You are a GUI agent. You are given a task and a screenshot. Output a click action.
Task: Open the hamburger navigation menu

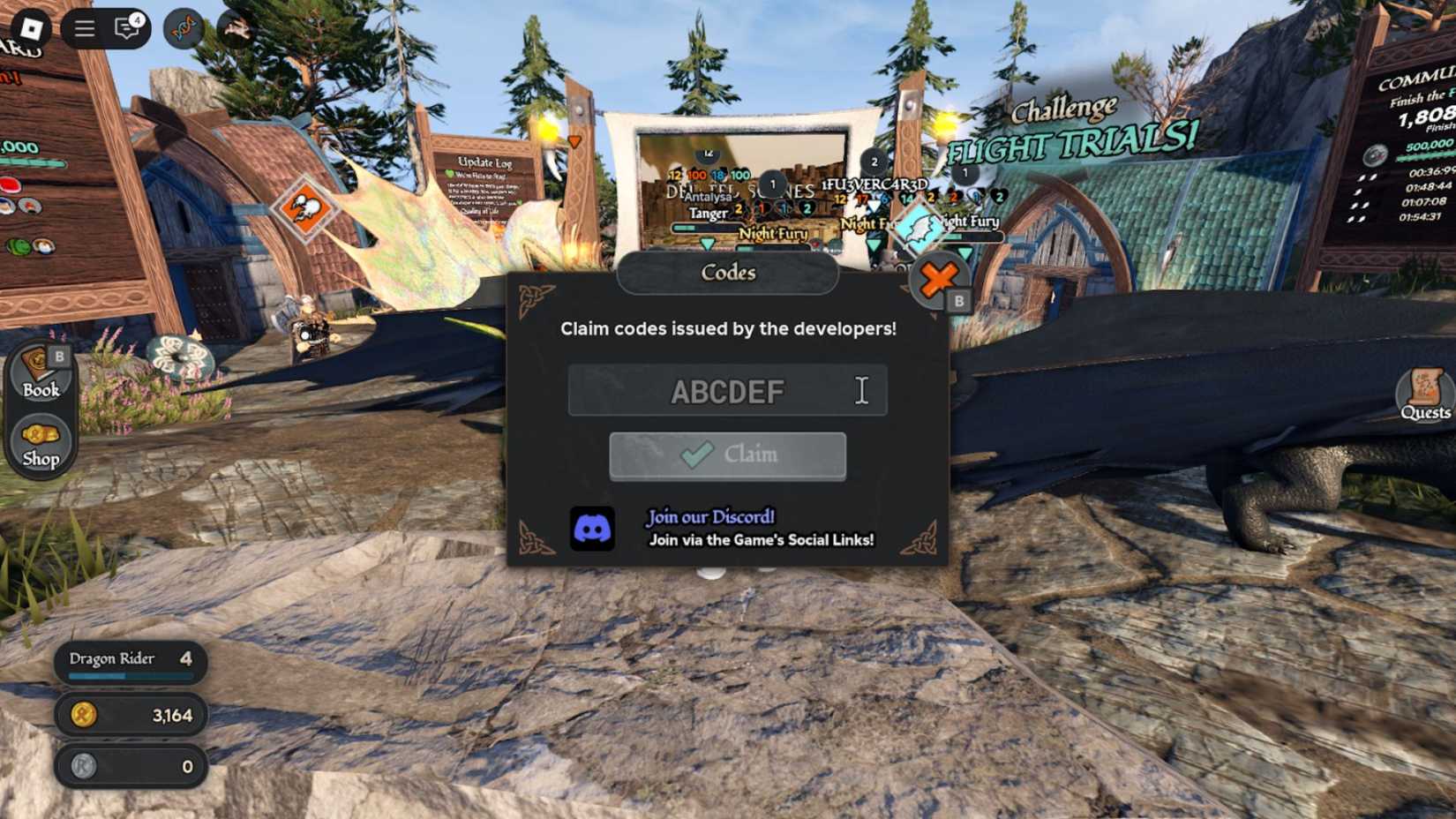click(x=84, y=26)
